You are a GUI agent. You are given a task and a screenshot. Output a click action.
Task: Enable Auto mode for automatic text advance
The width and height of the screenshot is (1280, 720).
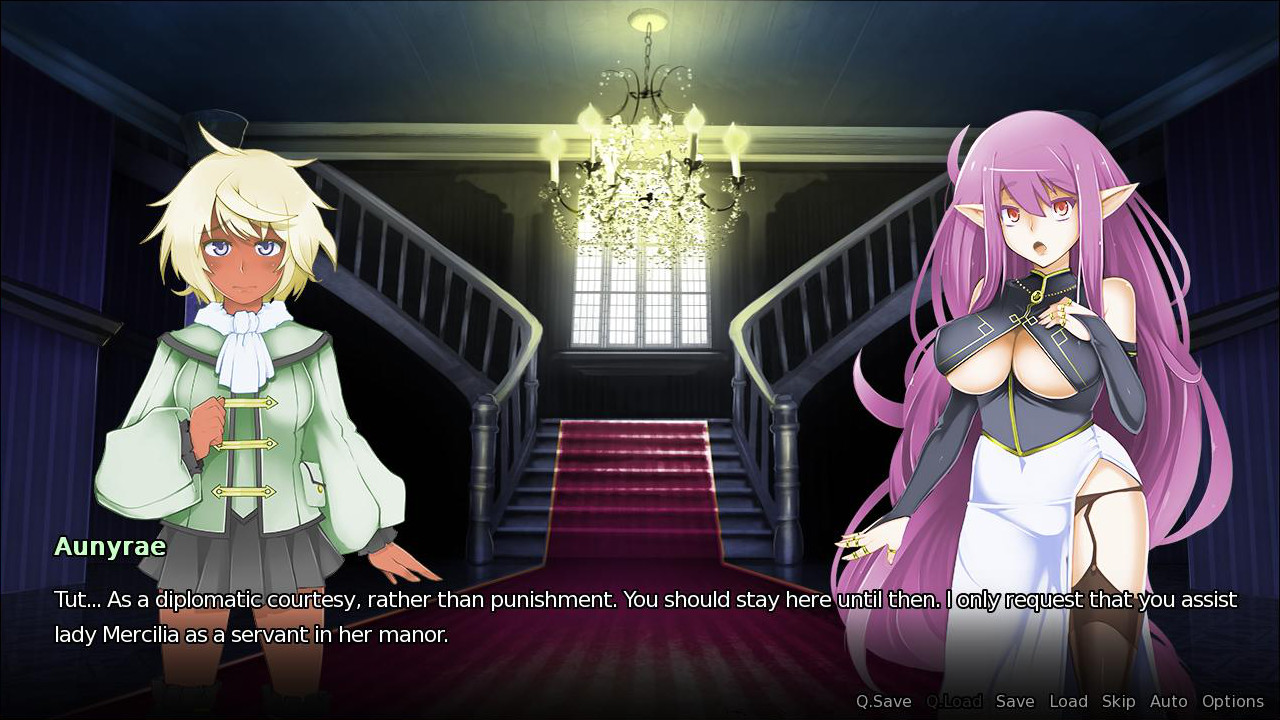coord(1168,701)
